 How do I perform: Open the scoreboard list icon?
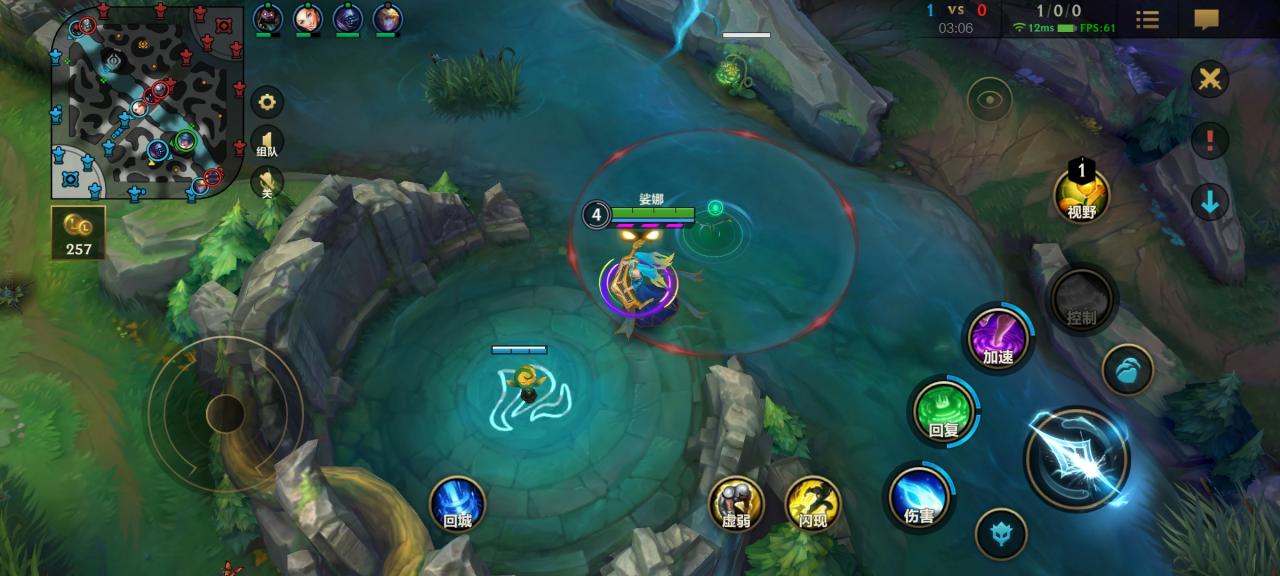(1148, 20)
